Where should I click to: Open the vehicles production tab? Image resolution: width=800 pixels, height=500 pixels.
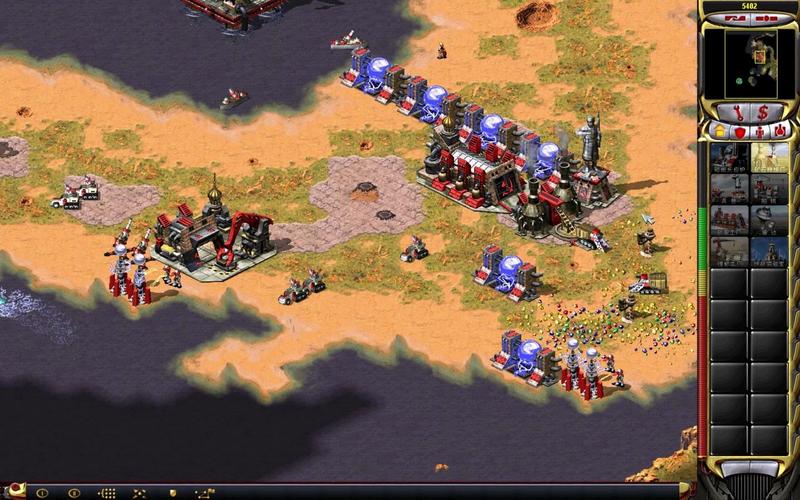[x=780, y=131]
